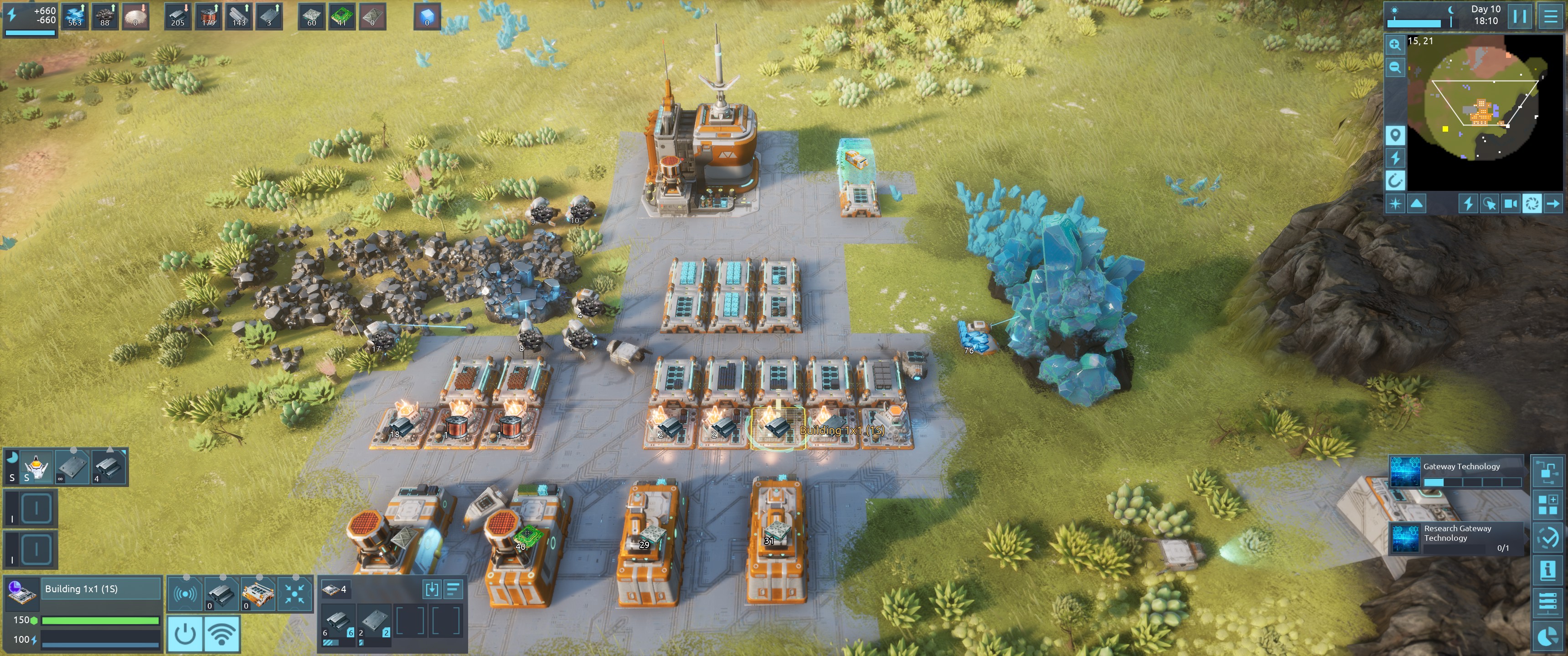Zoom out on the minimap
This screenshot has height=656, width=1568.
coord(1394,67)
